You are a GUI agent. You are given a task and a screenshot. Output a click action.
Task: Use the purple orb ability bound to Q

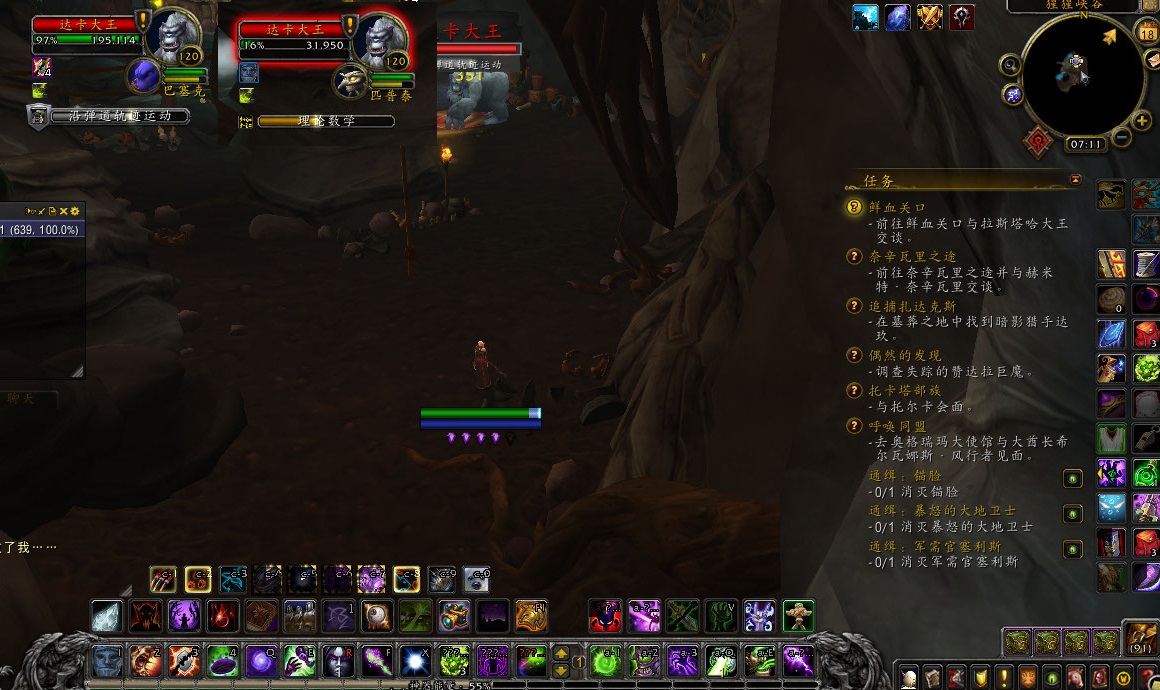pos(262,662)
